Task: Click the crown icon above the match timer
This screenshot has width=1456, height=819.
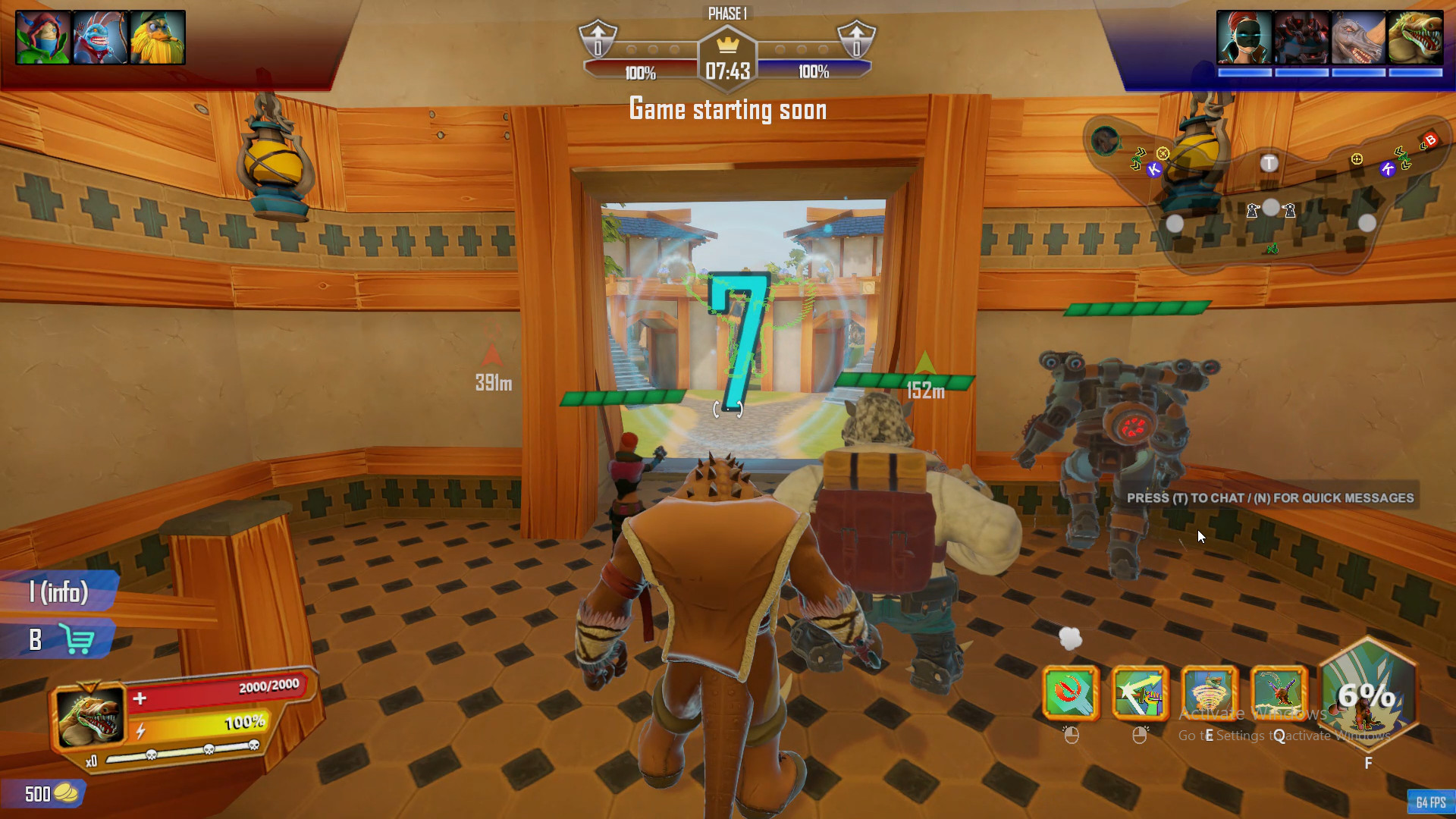Action: (728, 45)
